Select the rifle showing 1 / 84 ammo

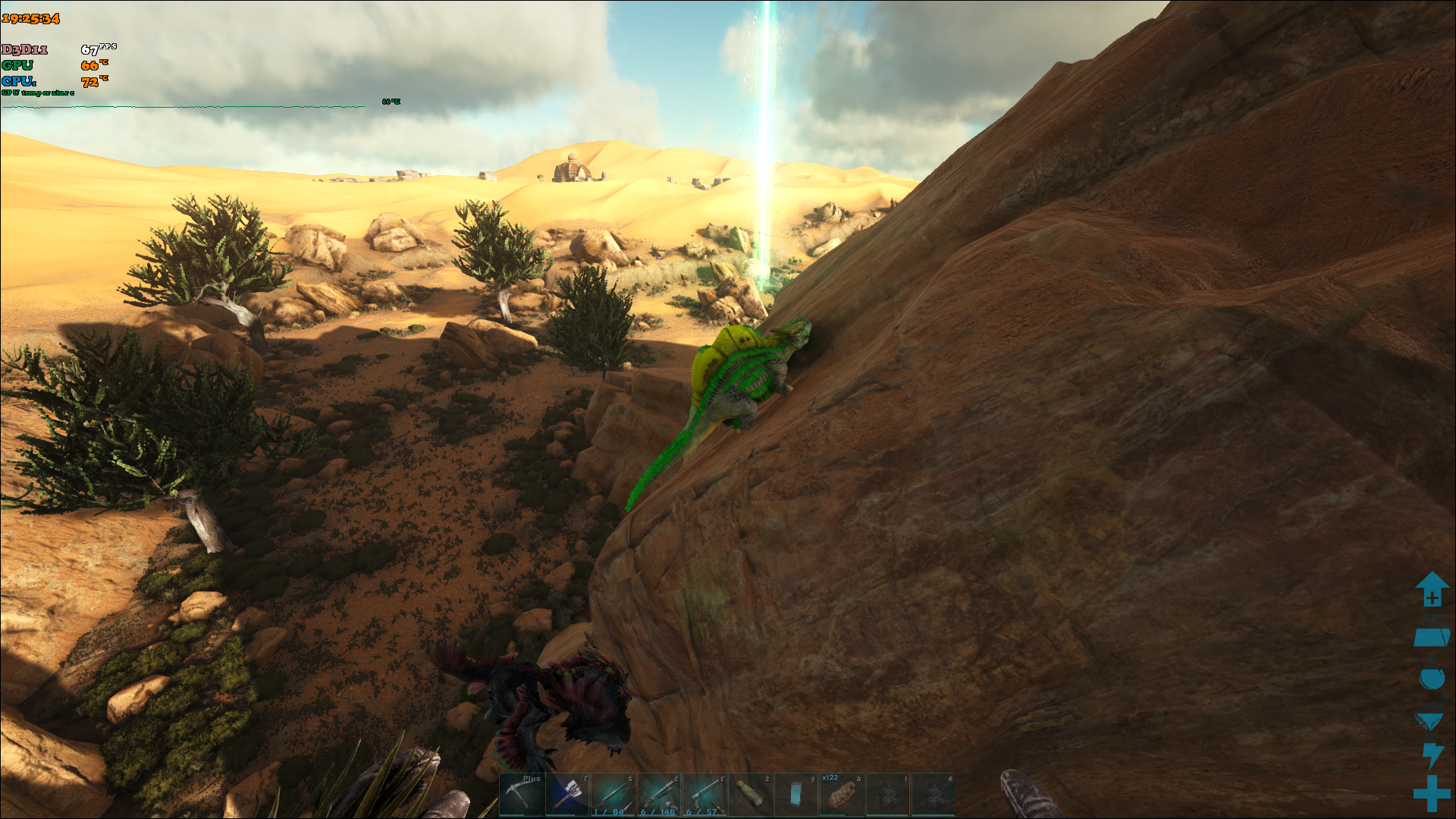[613, 794]
